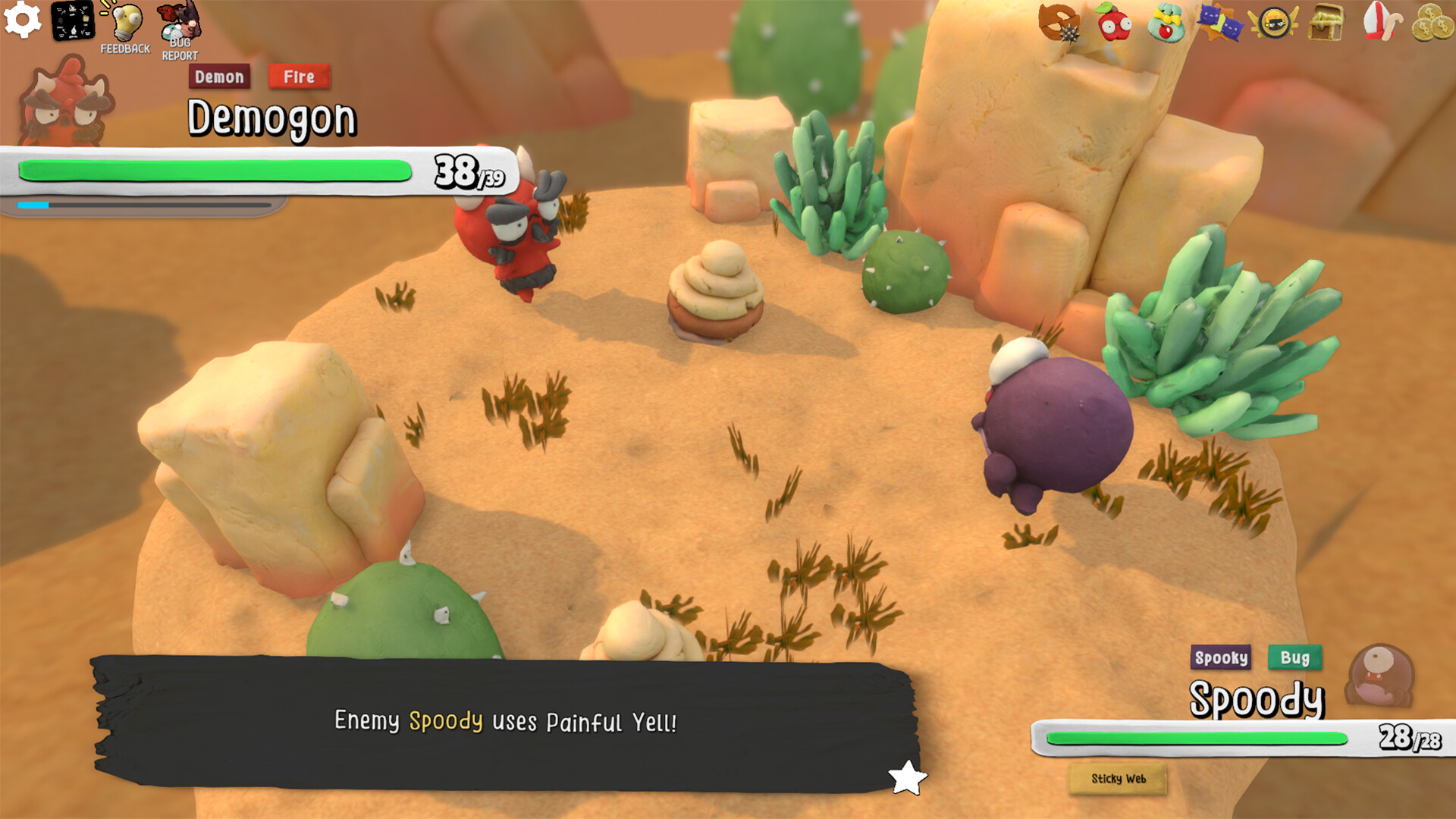Screen dimensions: 1456x819
Task: Select the red apple with glasses icon
Action: tap(1114, 23)
